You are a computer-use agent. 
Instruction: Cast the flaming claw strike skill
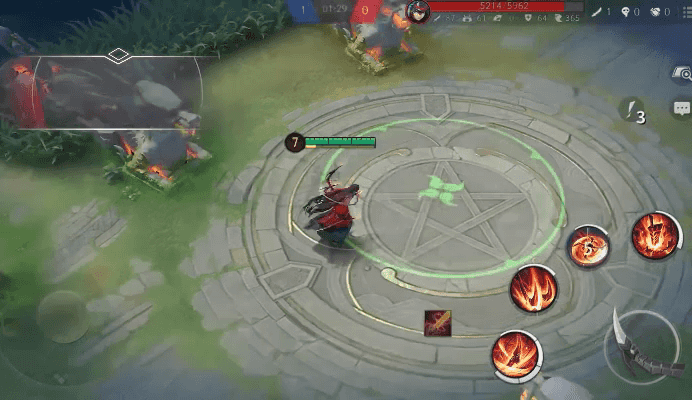click(533, 289)
